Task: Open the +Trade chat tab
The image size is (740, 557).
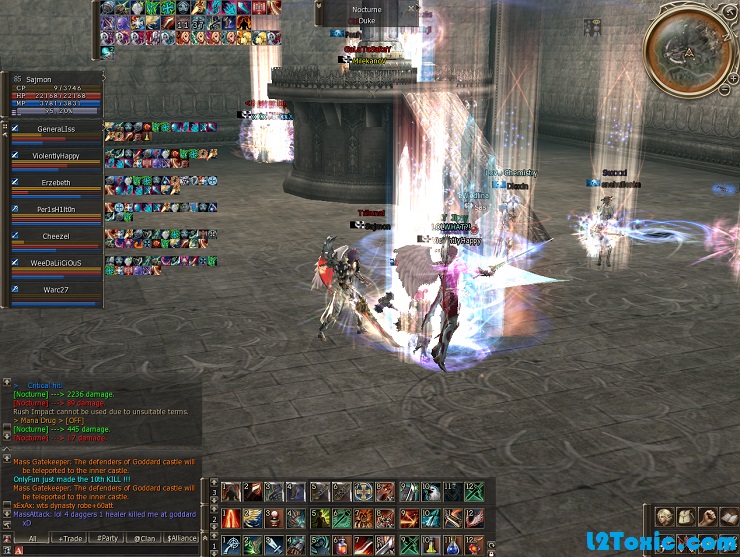Action: pos(70,538)
